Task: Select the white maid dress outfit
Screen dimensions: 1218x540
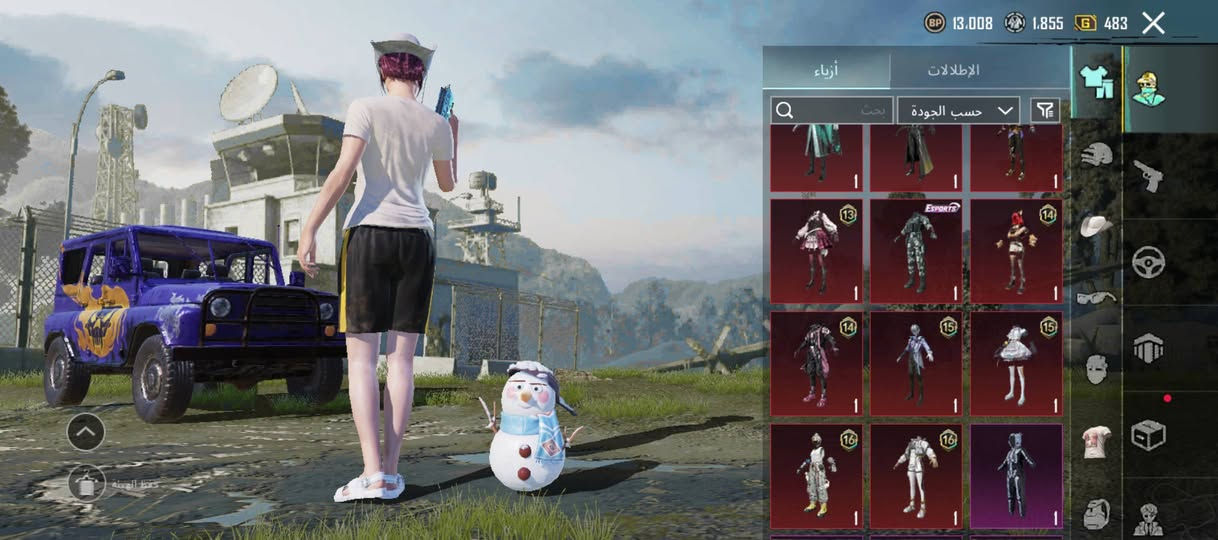Action: [1016, 363]
